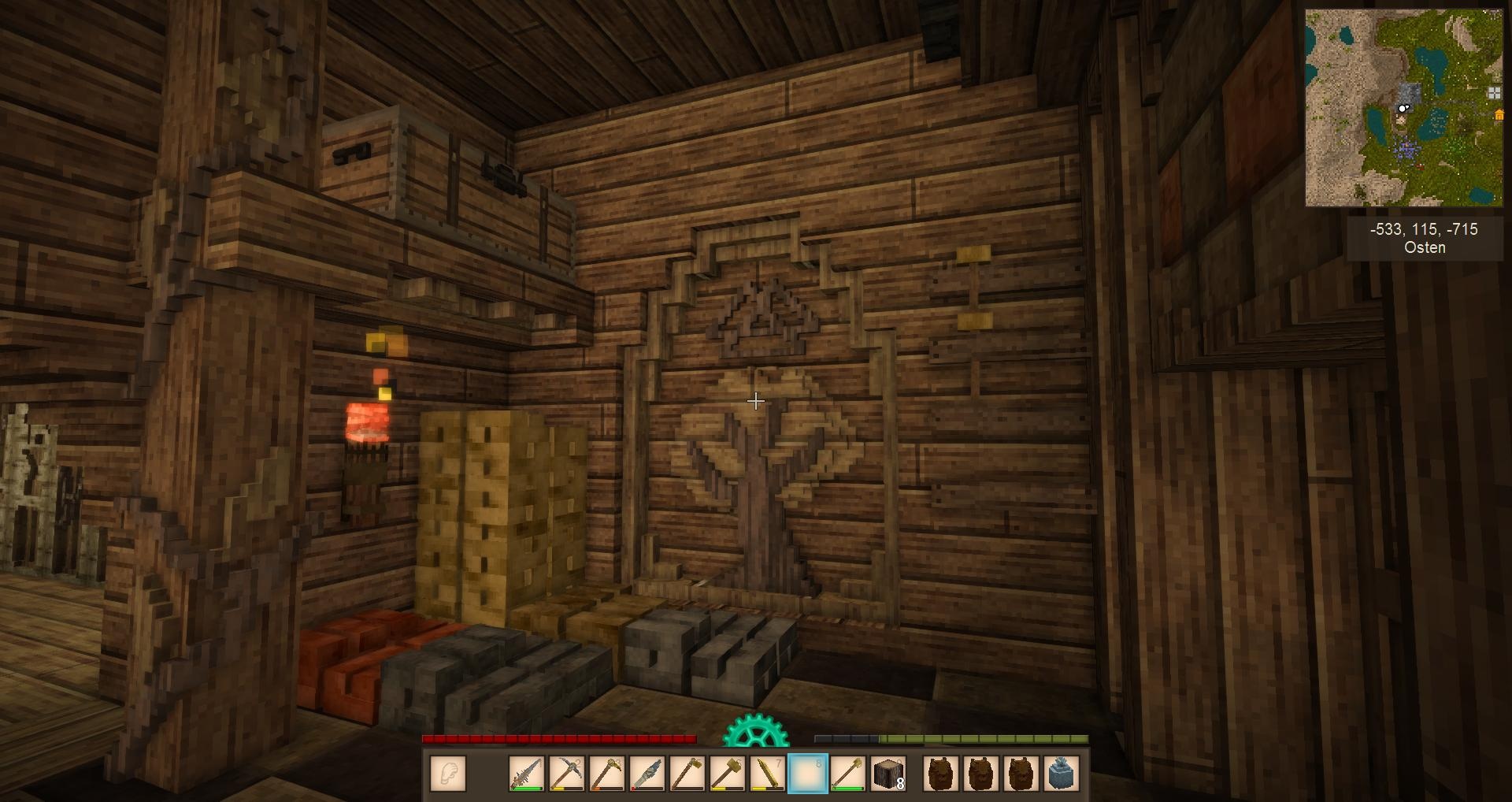The width and height of the screenshot is (1512, 802).
Task: Click the world minimap
Action: point(1403,108)
